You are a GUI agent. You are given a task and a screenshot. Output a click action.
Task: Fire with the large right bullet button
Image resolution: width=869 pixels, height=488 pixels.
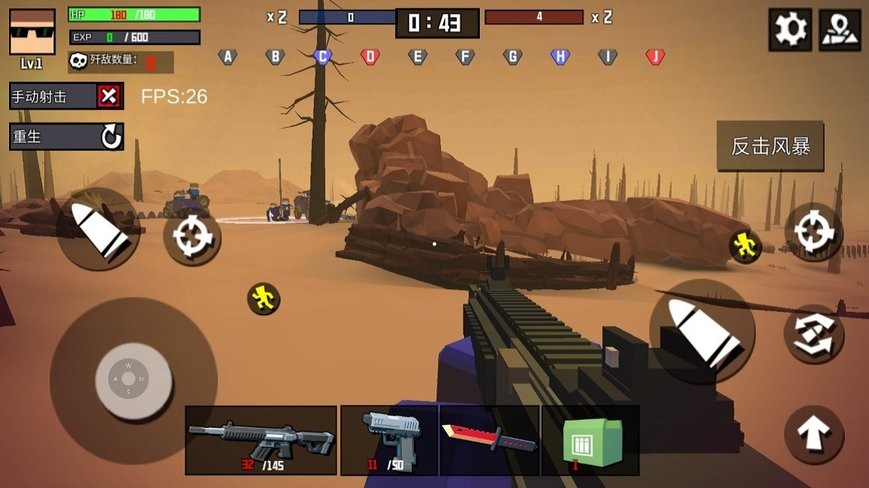click(x=702, y=331)
